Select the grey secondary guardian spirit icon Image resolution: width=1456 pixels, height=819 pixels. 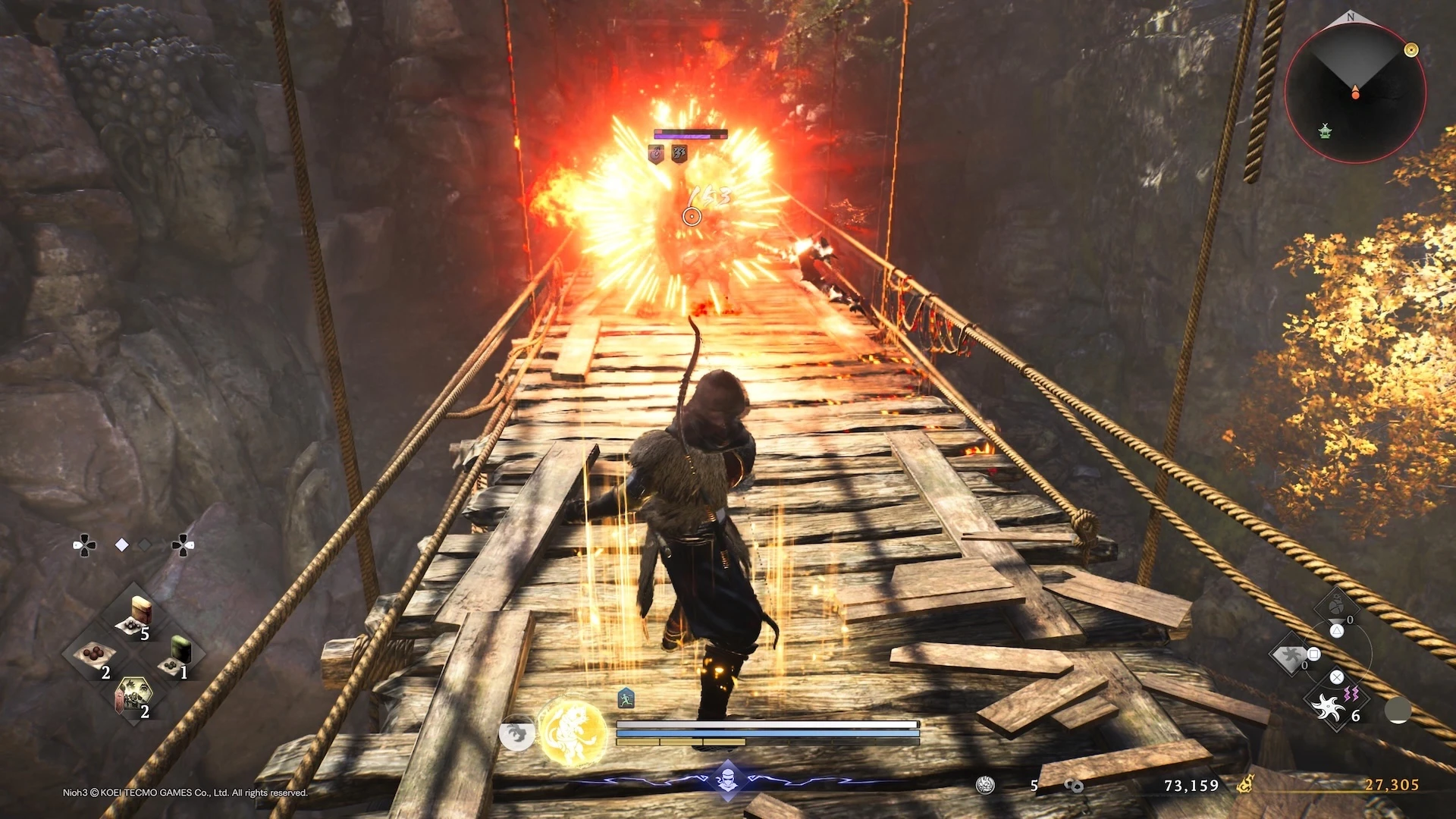516,734
